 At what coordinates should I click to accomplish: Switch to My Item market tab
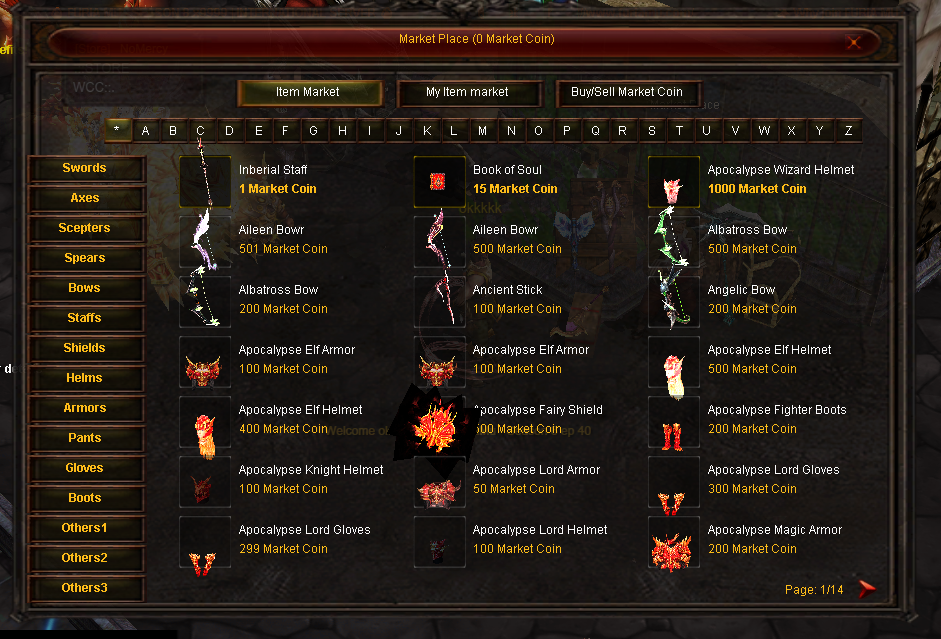(468, 92)
